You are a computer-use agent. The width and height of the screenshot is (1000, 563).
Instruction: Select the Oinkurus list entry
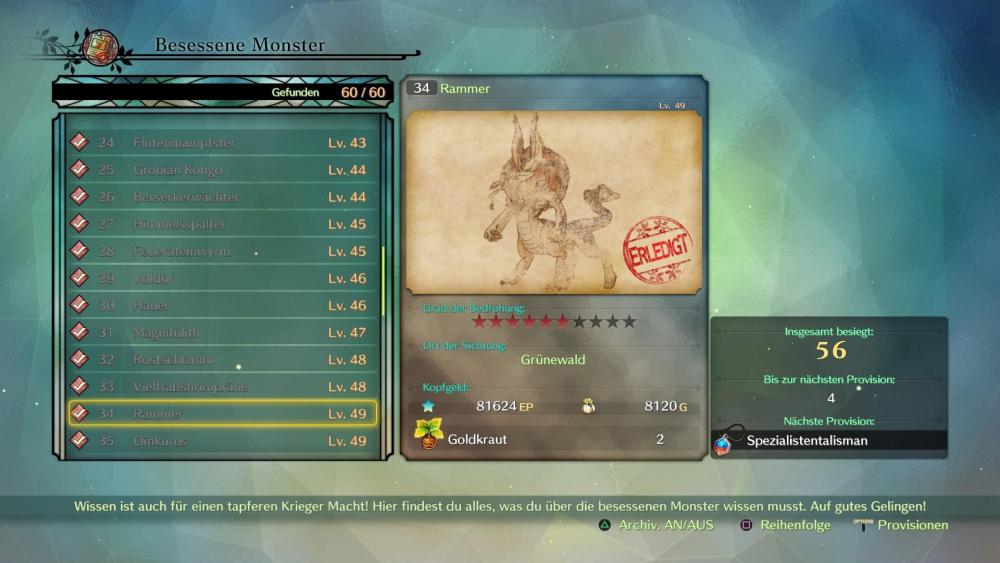click(x=222, y=440)
